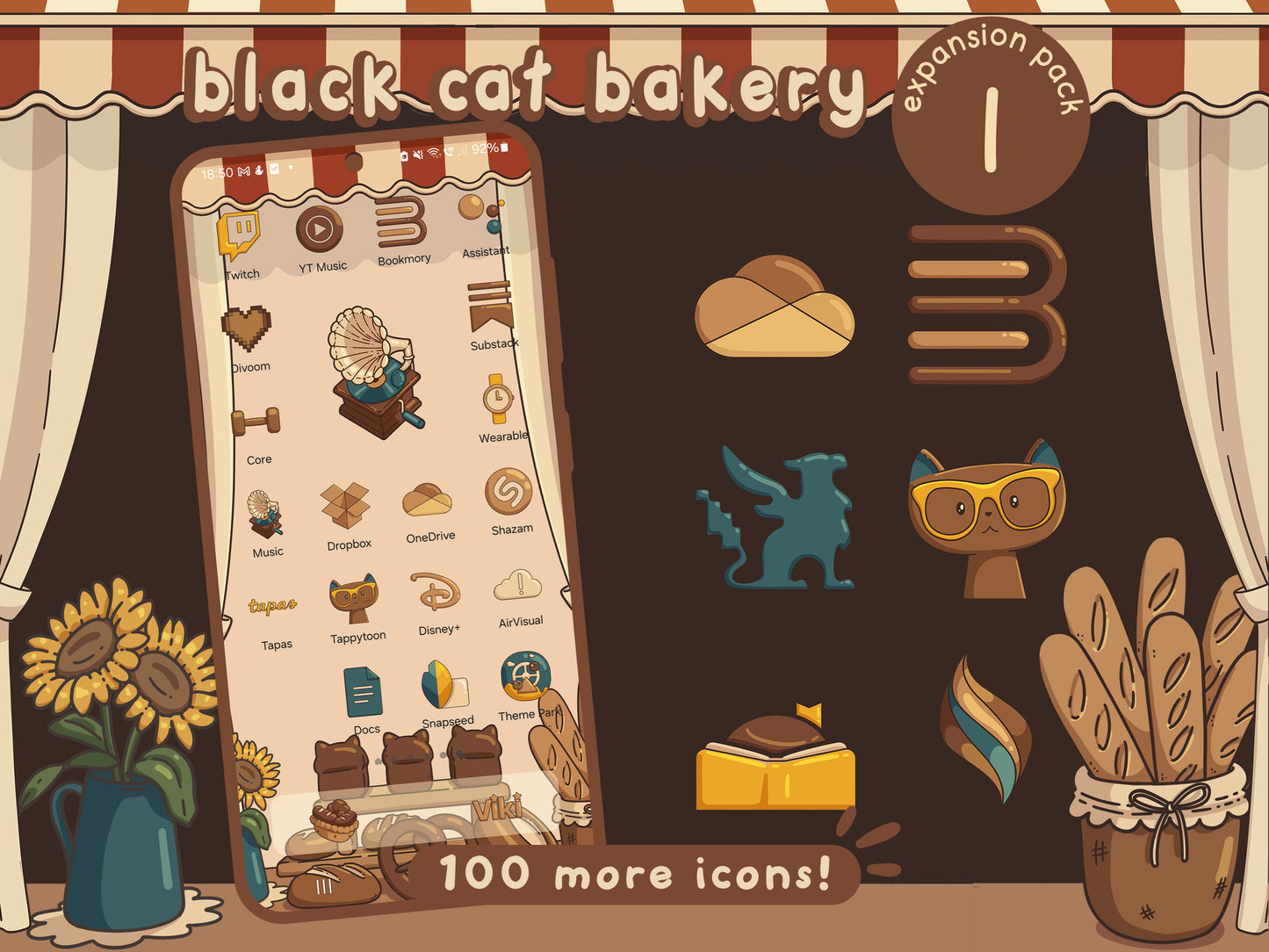The height and width of the screenshot is (952, 1269).
Task: Open the Theme Park ferris wheel app
Action: pos(523,676)
